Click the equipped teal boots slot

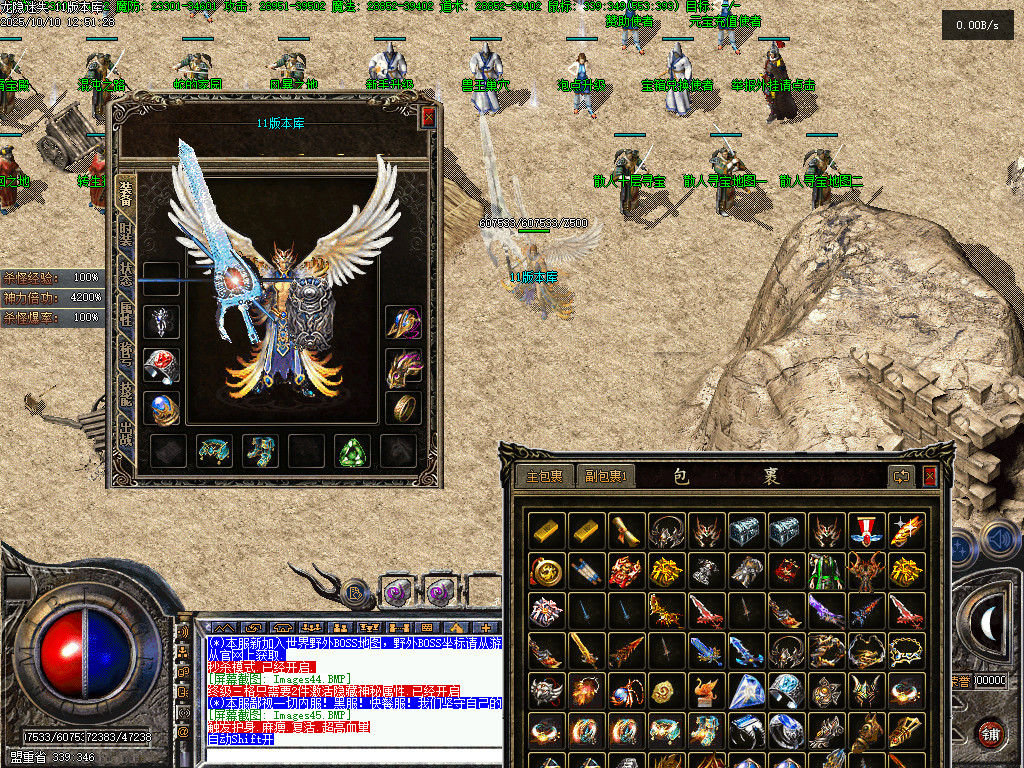pos(260,451)
